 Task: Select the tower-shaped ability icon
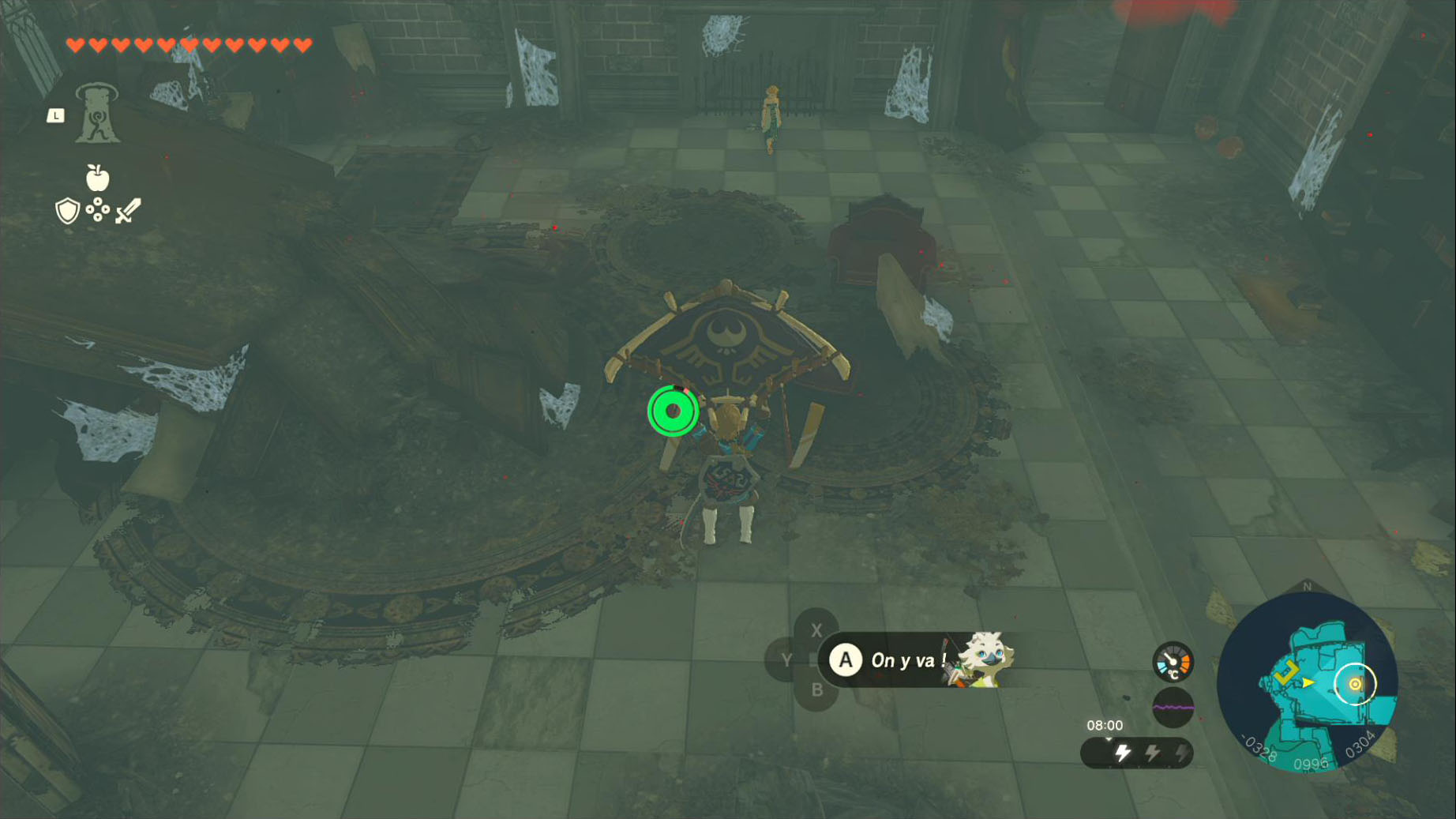97,114
